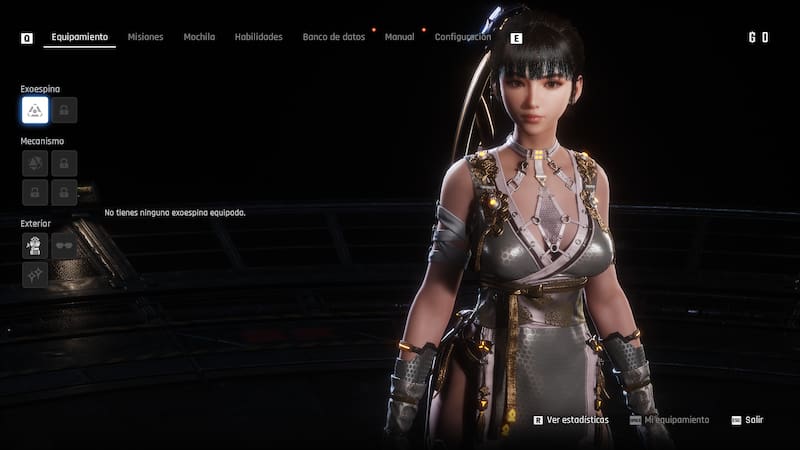Open the sparkle slot under Exterior
The width and height of the screenshot is (800, 450).
35,274
